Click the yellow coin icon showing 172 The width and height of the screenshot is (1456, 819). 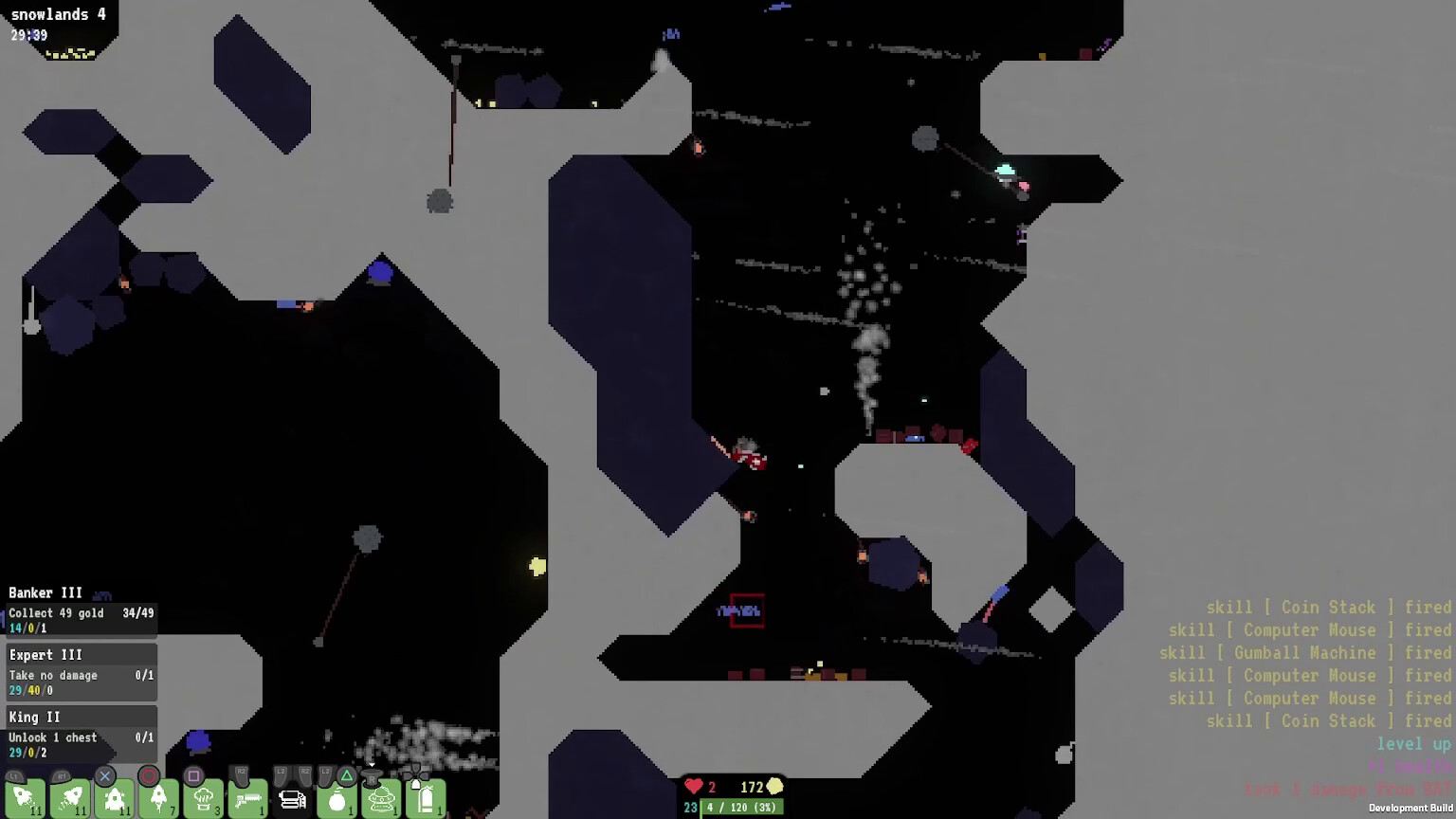[773, 787]
